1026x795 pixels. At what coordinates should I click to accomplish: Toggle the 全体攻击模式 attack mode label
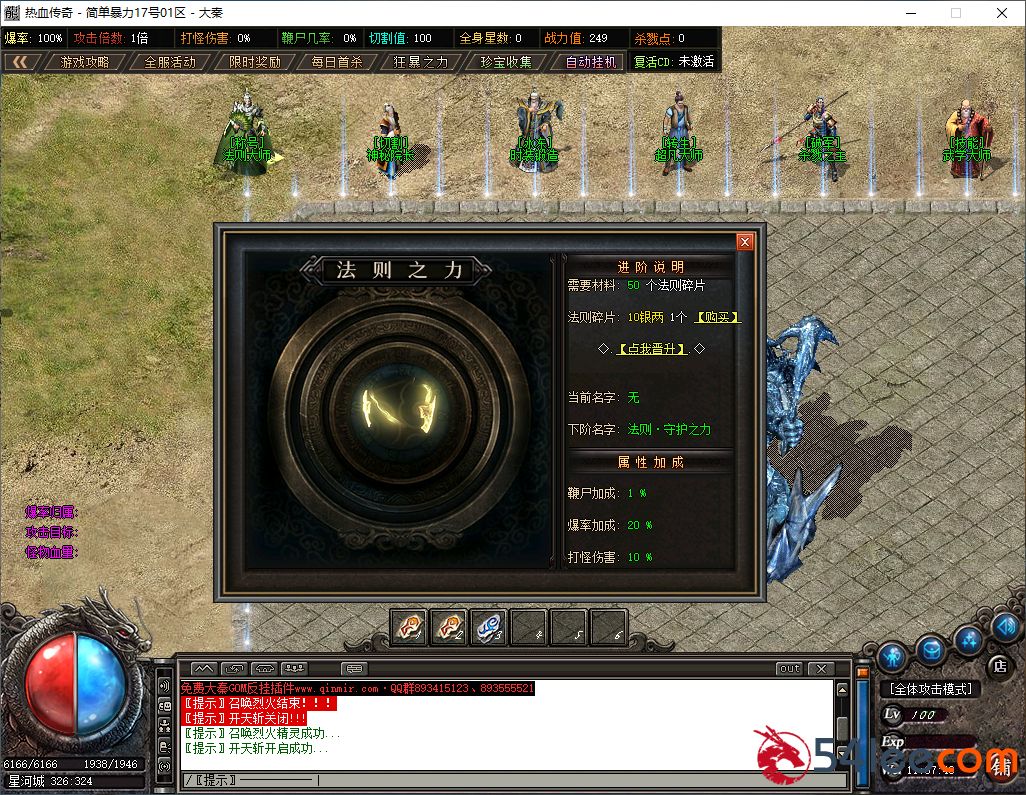[x=930, y=689]
